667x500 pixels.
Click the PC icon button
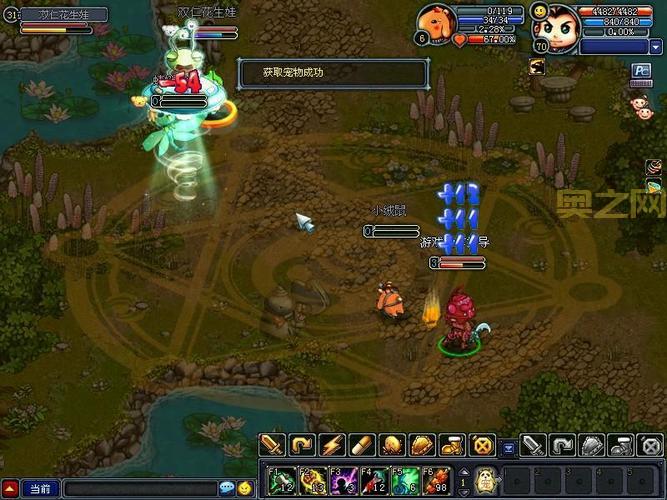[642, 69]
